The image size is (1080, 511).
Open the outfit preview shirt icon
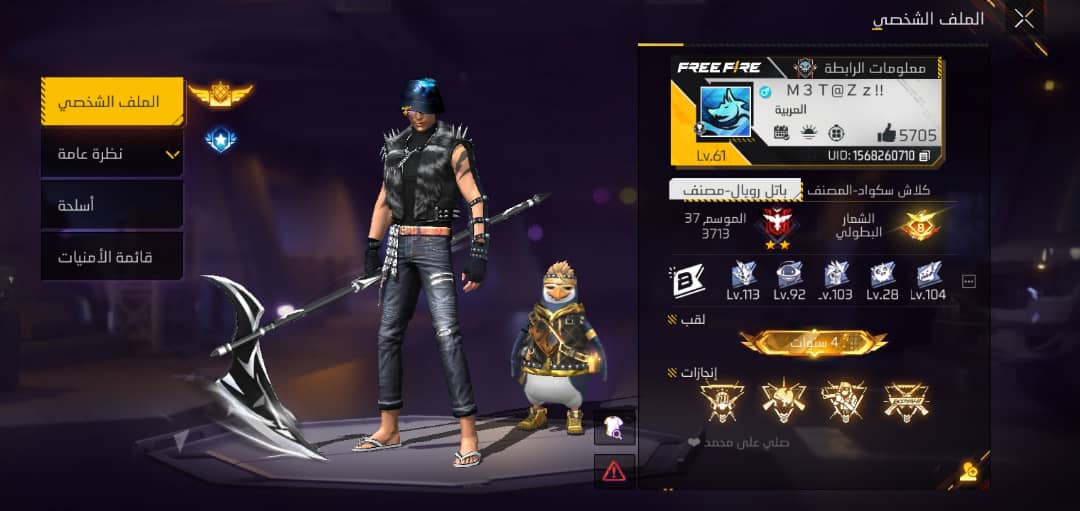point(614,427)
